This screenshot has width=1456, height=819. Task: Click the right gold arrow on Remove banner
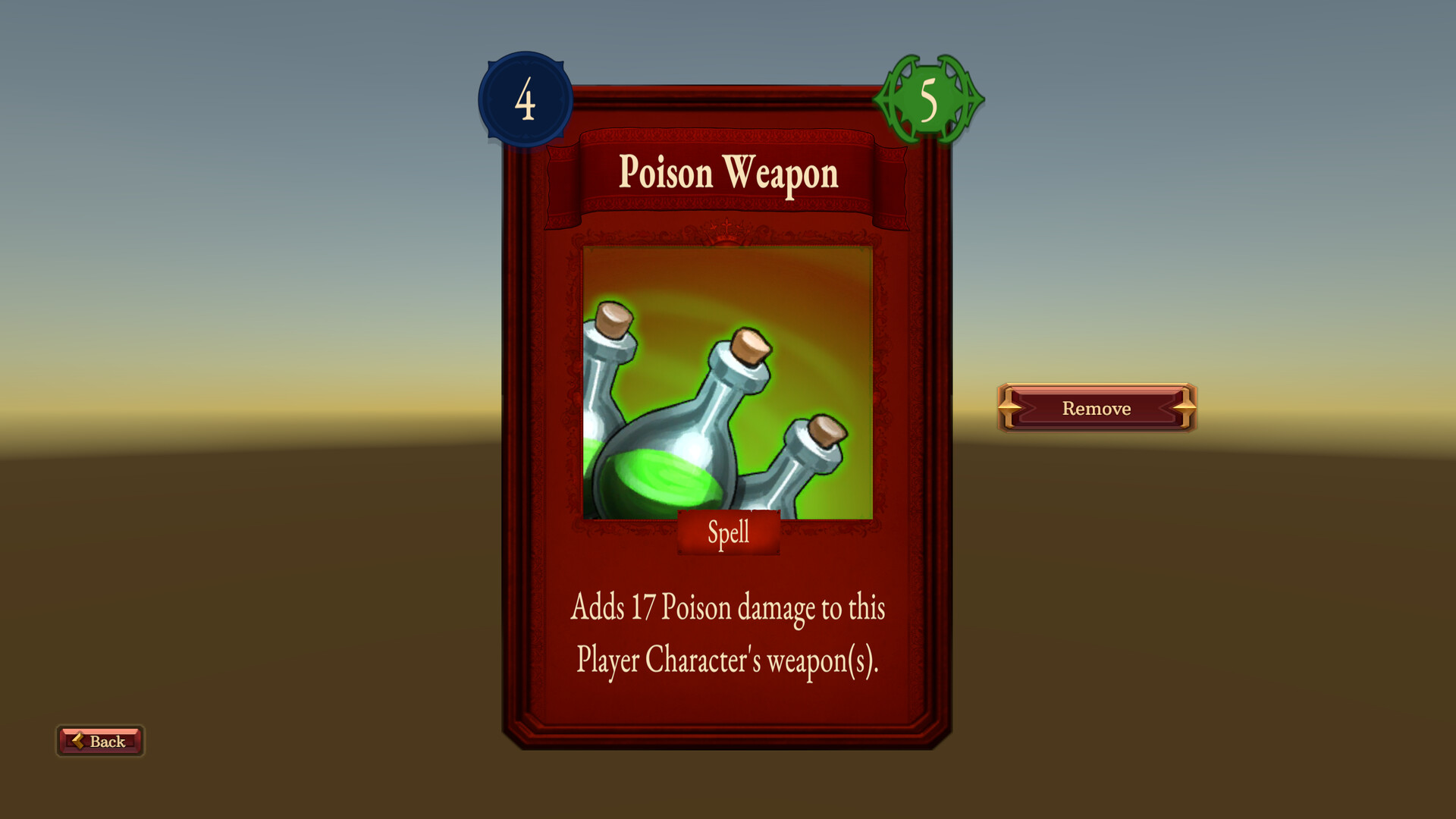click(1184, 408)
